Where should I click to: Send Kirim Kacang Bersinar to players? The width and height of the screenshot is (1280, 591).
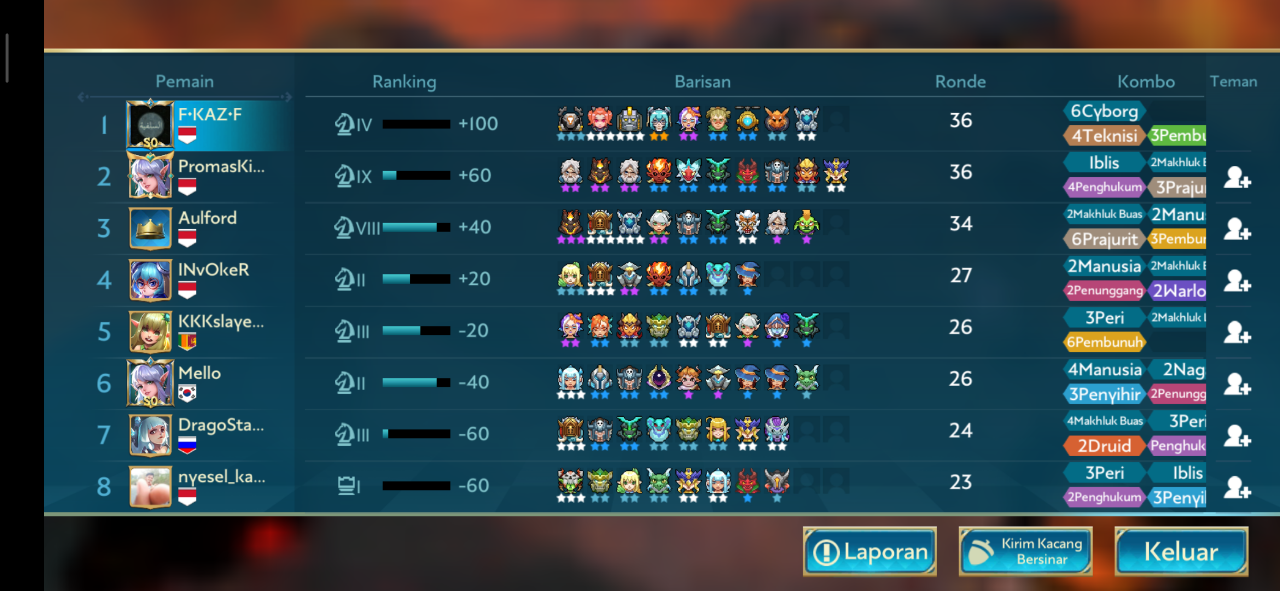[x=1025, y=551]
